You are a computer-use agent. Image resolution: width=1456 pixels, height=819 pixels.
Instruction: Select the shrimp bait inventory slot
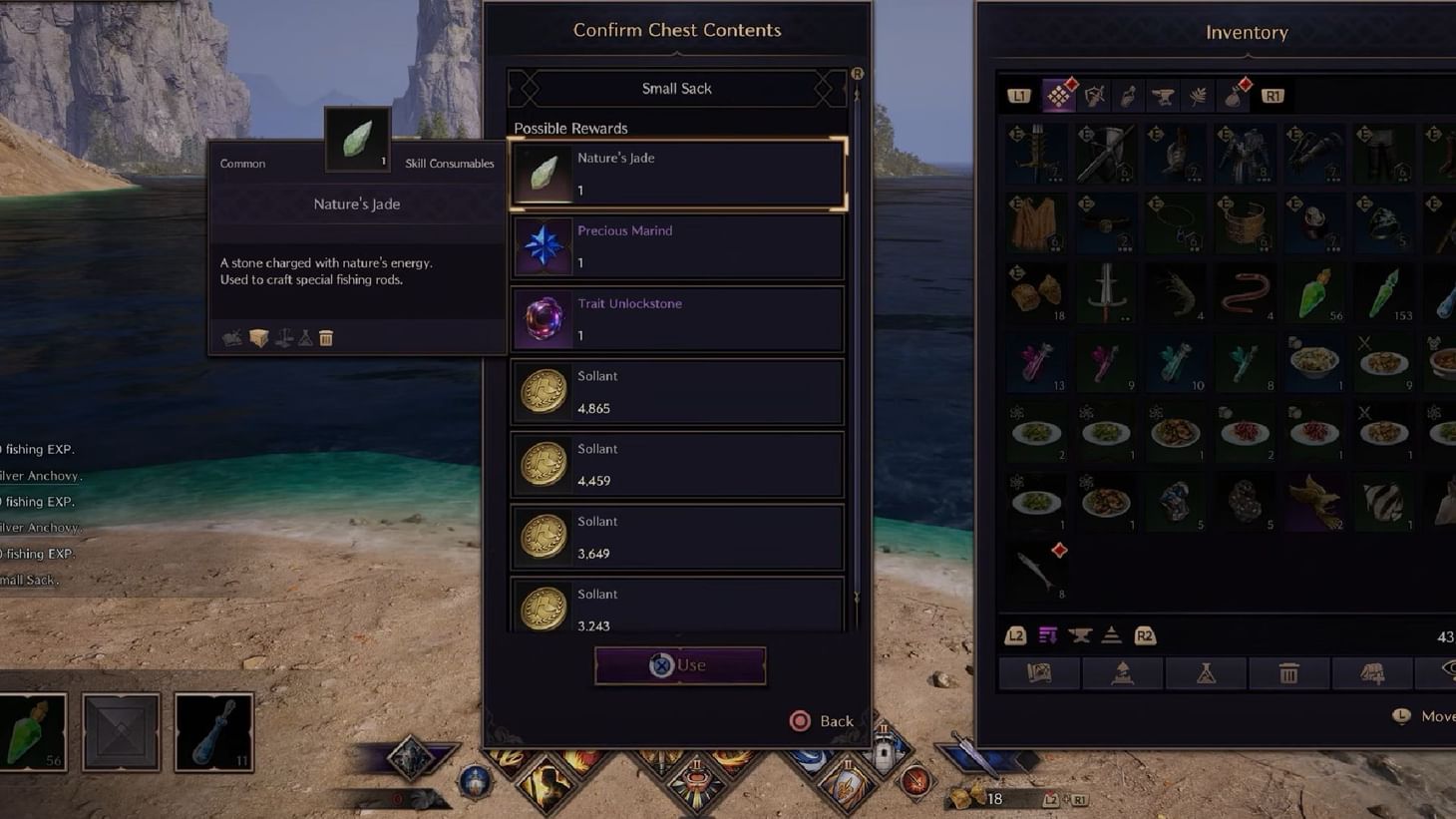click(x=1176, y=293)
